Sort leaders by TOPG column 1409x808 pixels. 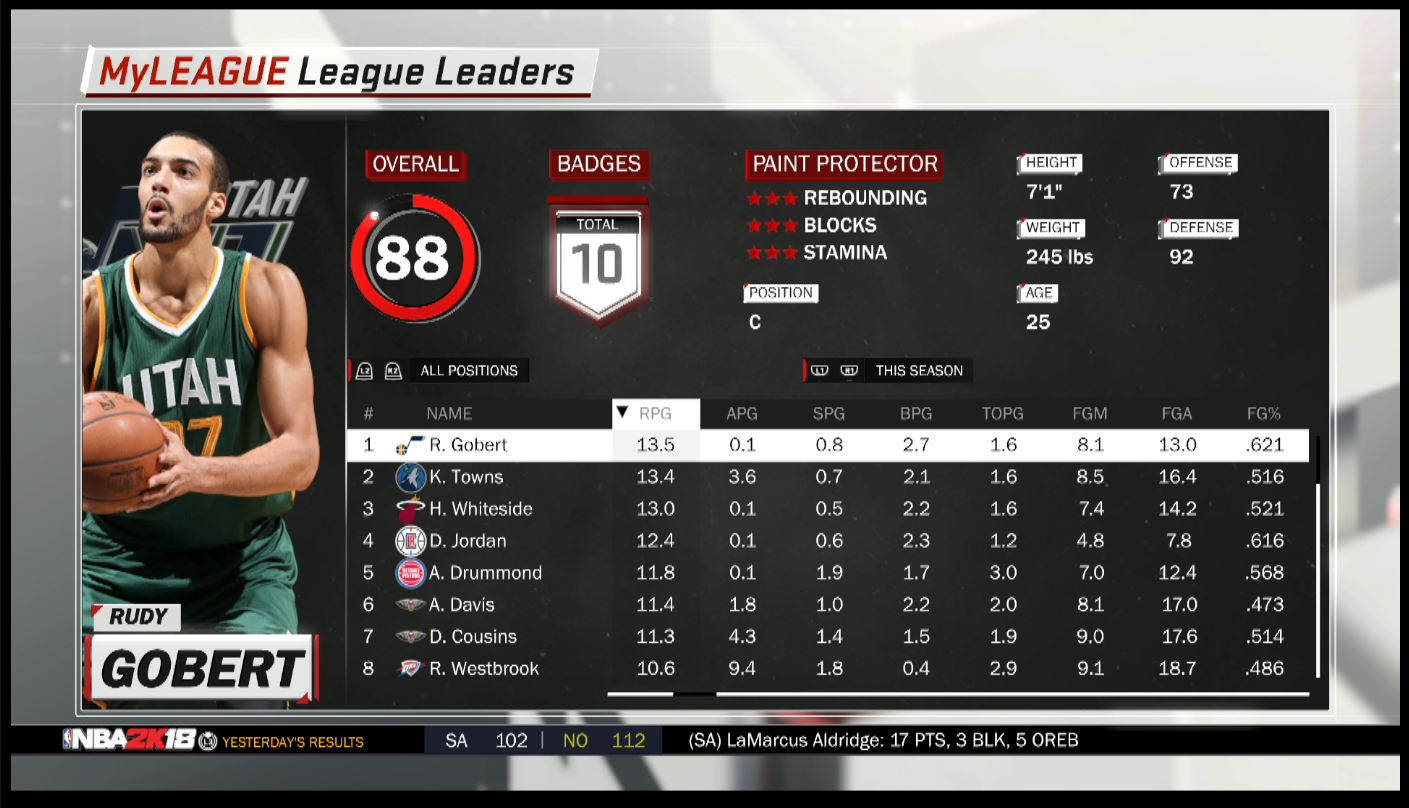click(1003, 413)
